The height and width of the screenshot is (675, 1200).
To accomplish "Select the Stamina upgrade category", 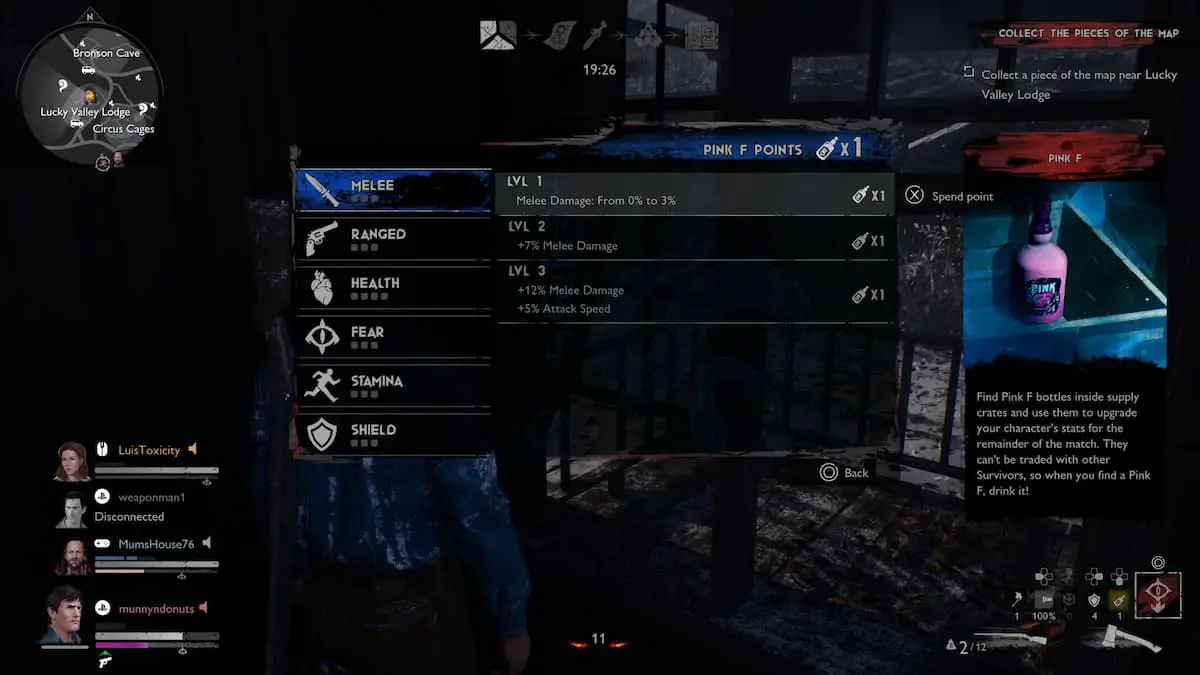I will pos(392,386).
